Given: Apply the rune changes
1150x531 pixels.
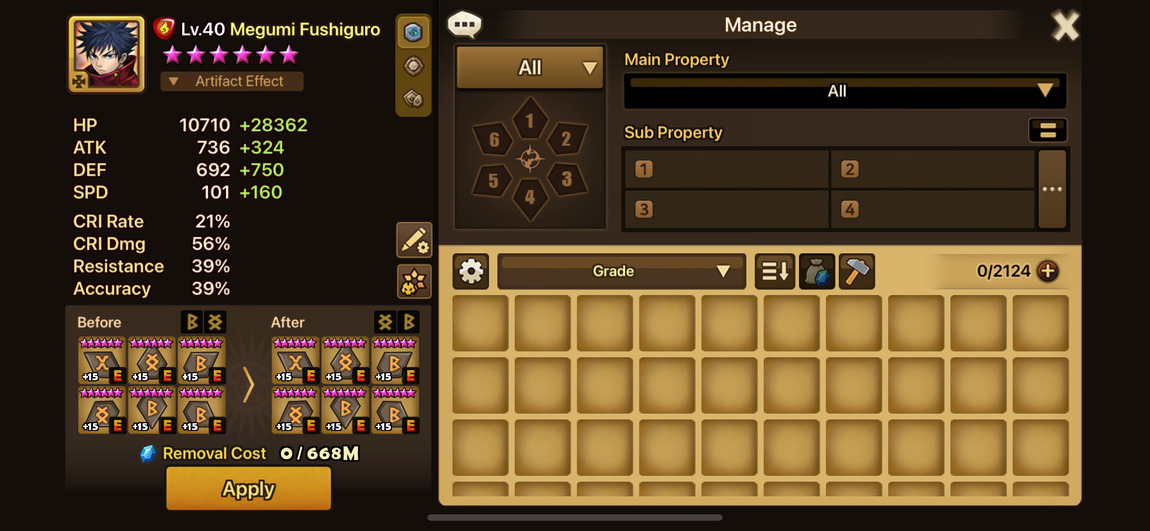Looking at the screenshot, I should click(x=248, y=489).
